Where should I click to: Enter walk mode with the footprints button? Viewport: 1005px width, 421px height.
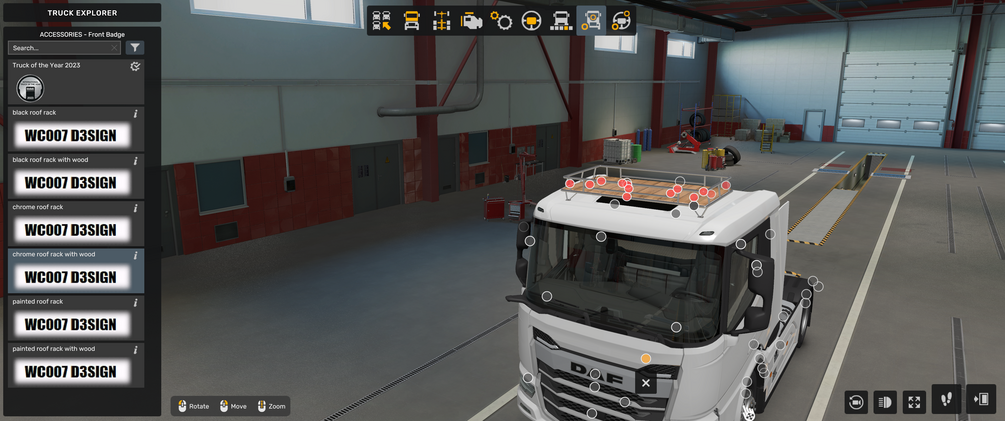(946, 400)
